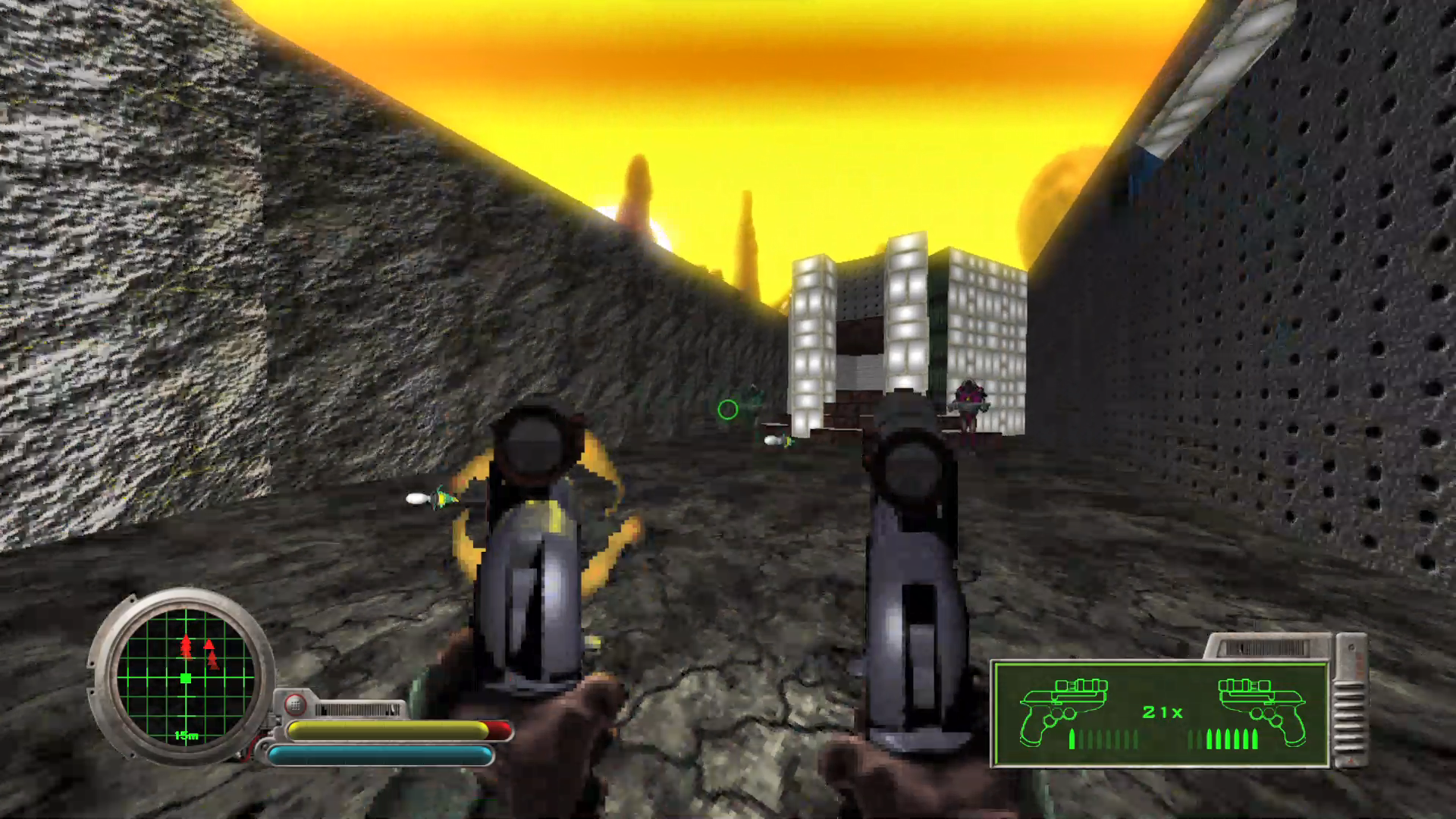Click the circular green radar minimap
1456x819 pixels.
click(186, 676)
